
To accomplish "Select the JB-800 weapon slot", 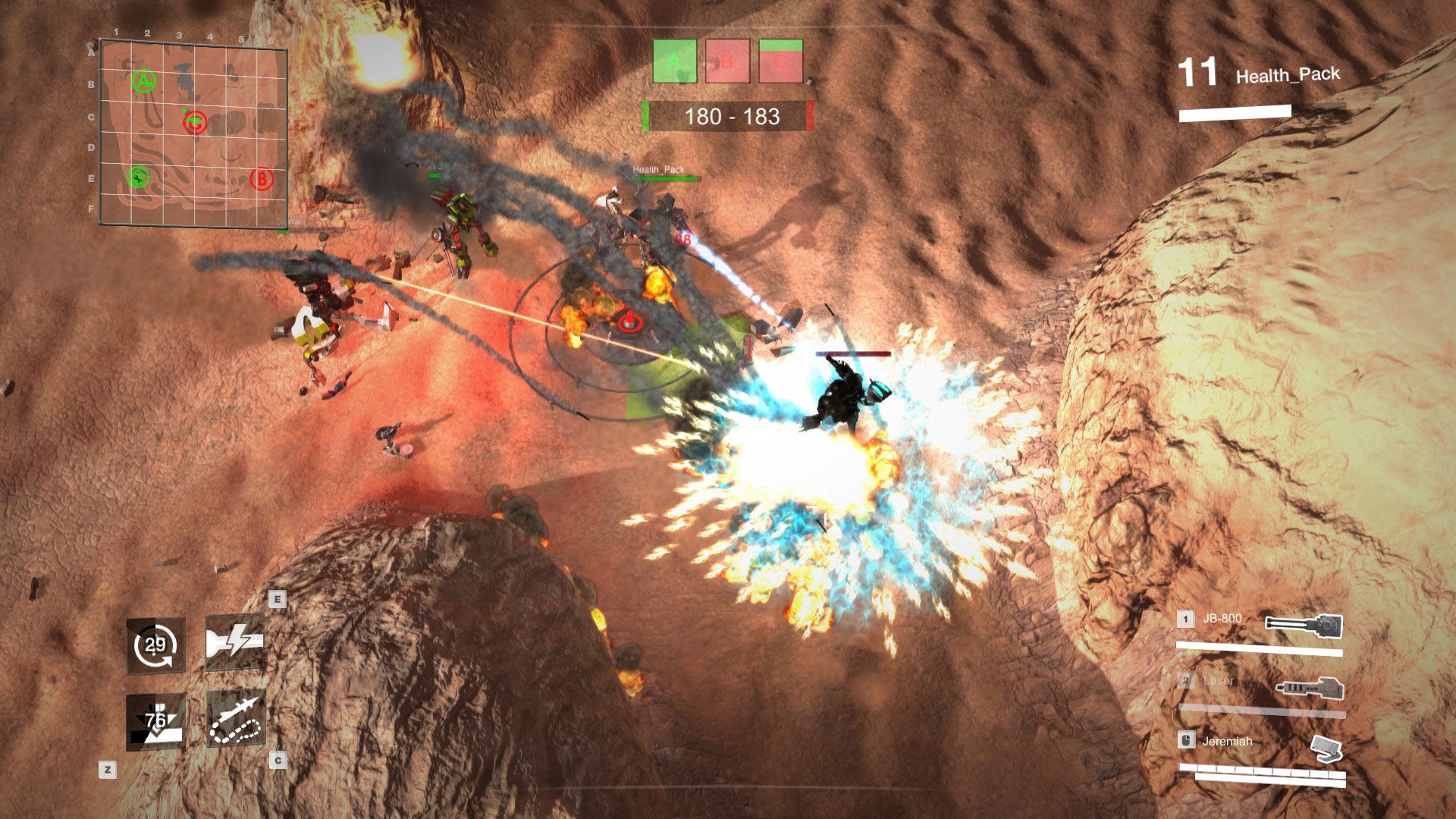I will coord(1259,629).
